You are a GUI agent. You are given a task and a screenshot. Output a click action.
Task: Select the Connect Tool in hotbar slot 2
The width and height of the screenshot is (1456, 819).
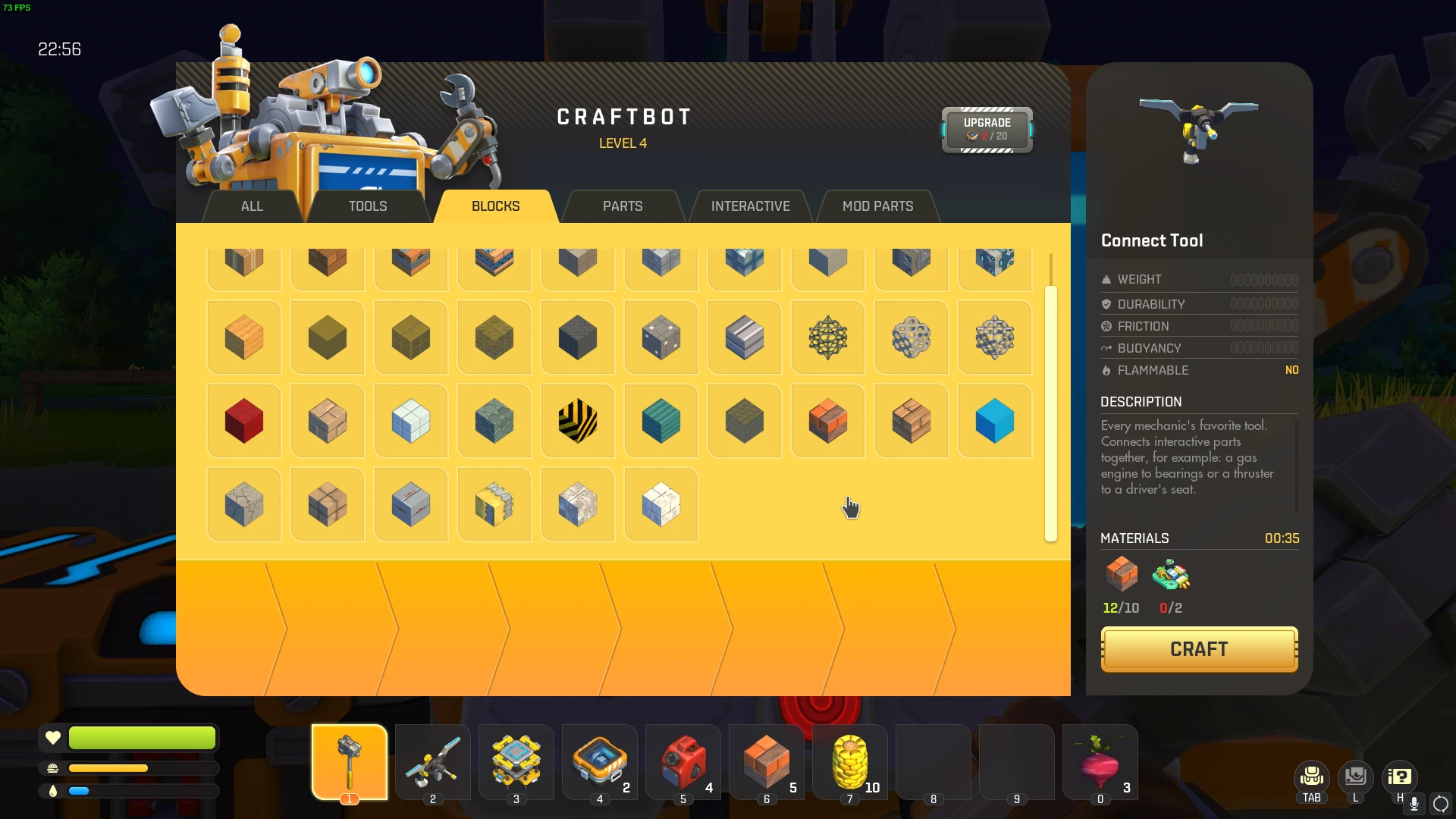pyautogui.click(x=432, y=762)
